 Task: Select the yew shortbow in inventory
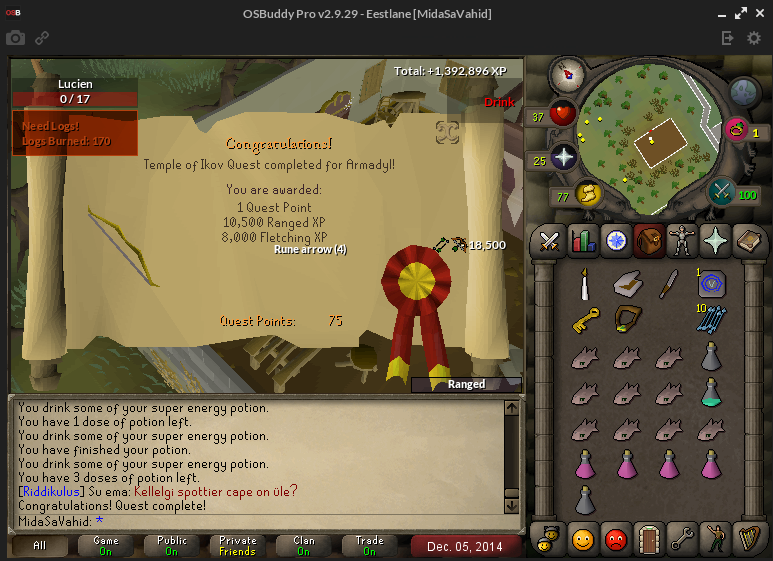click(627, 321)
